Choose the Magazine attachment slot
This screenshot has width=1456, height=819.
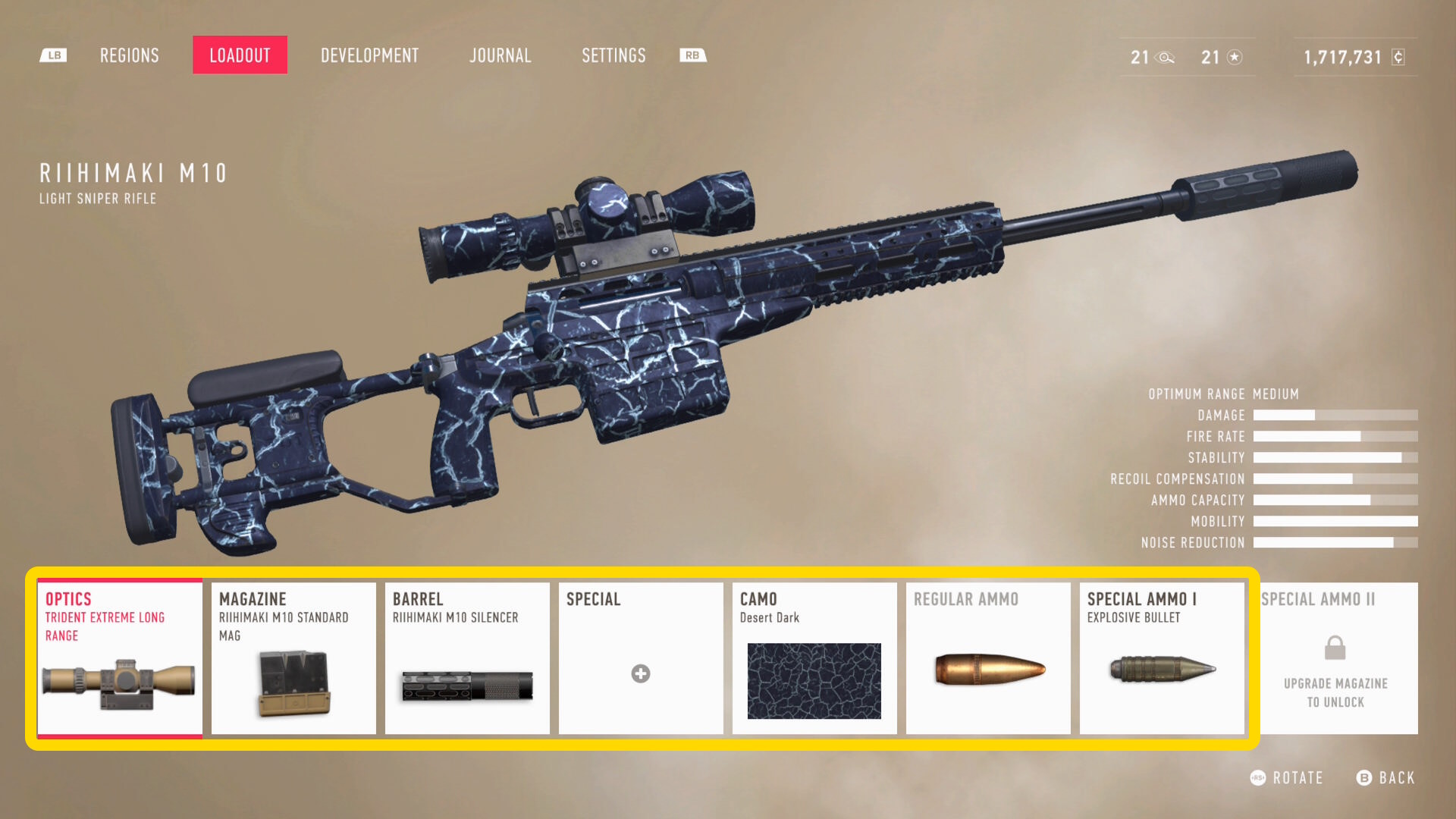pos(293,658)
